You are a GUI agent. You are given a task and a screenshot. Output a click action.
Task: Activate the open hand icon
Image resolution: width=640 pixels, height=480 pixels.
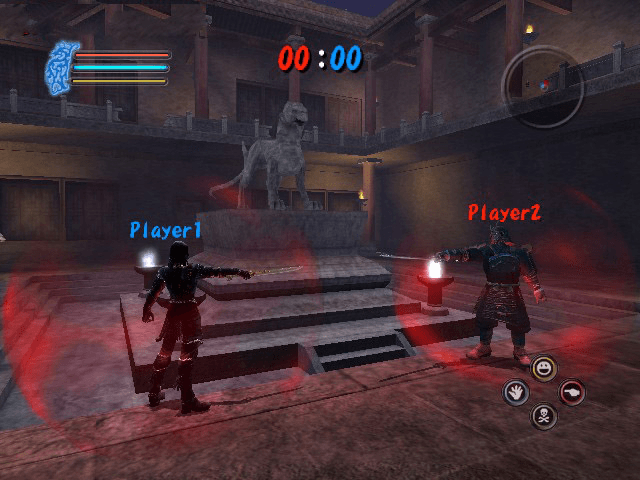pos(515,392)
